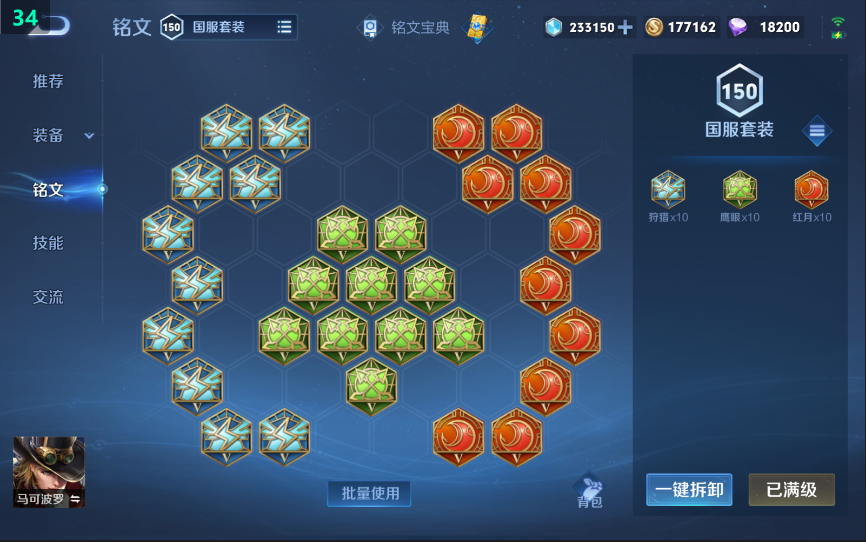Open the 国服套装 rune page dropdown
866x542 pixels.
[x=284, y=27]
